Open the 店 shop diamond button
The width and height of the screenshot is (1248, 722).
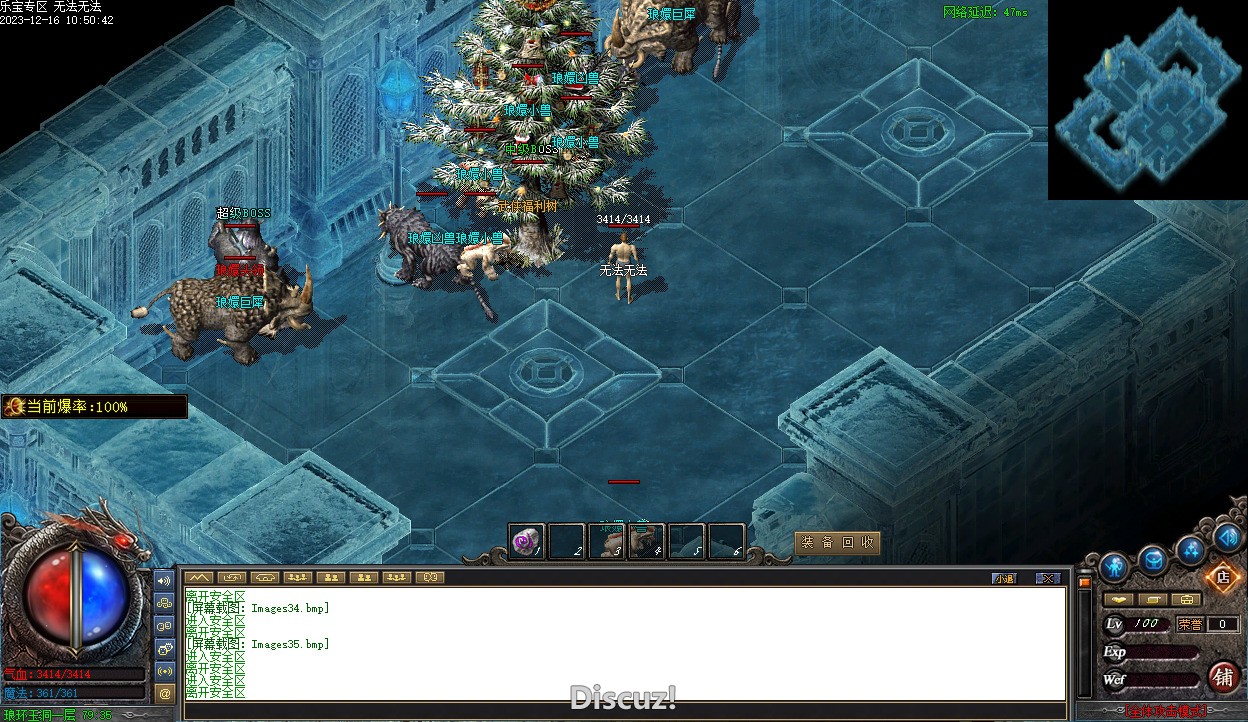(1222, 576)
